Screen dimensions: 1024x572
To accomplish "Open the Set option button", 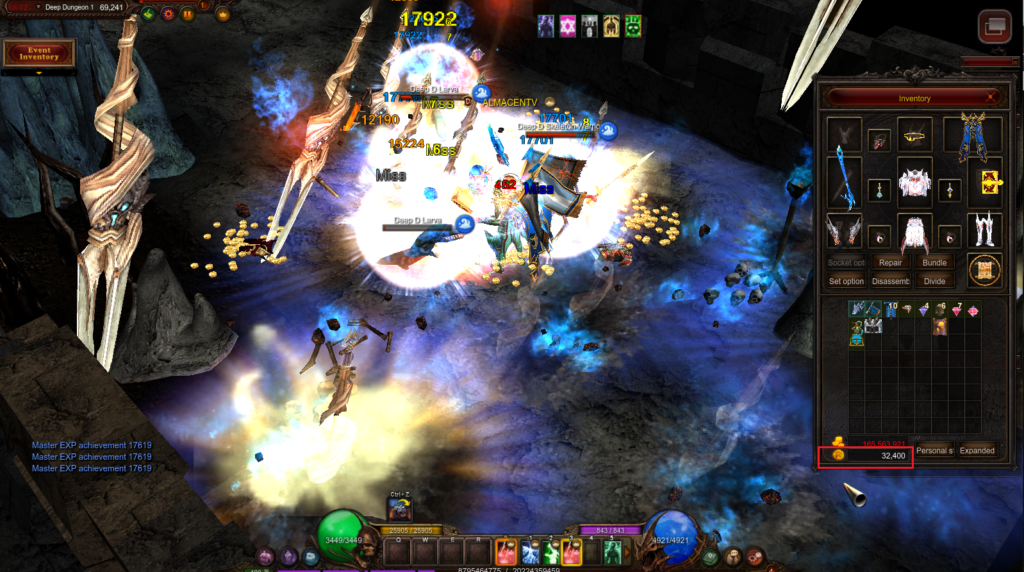I will tap(846, 281).
